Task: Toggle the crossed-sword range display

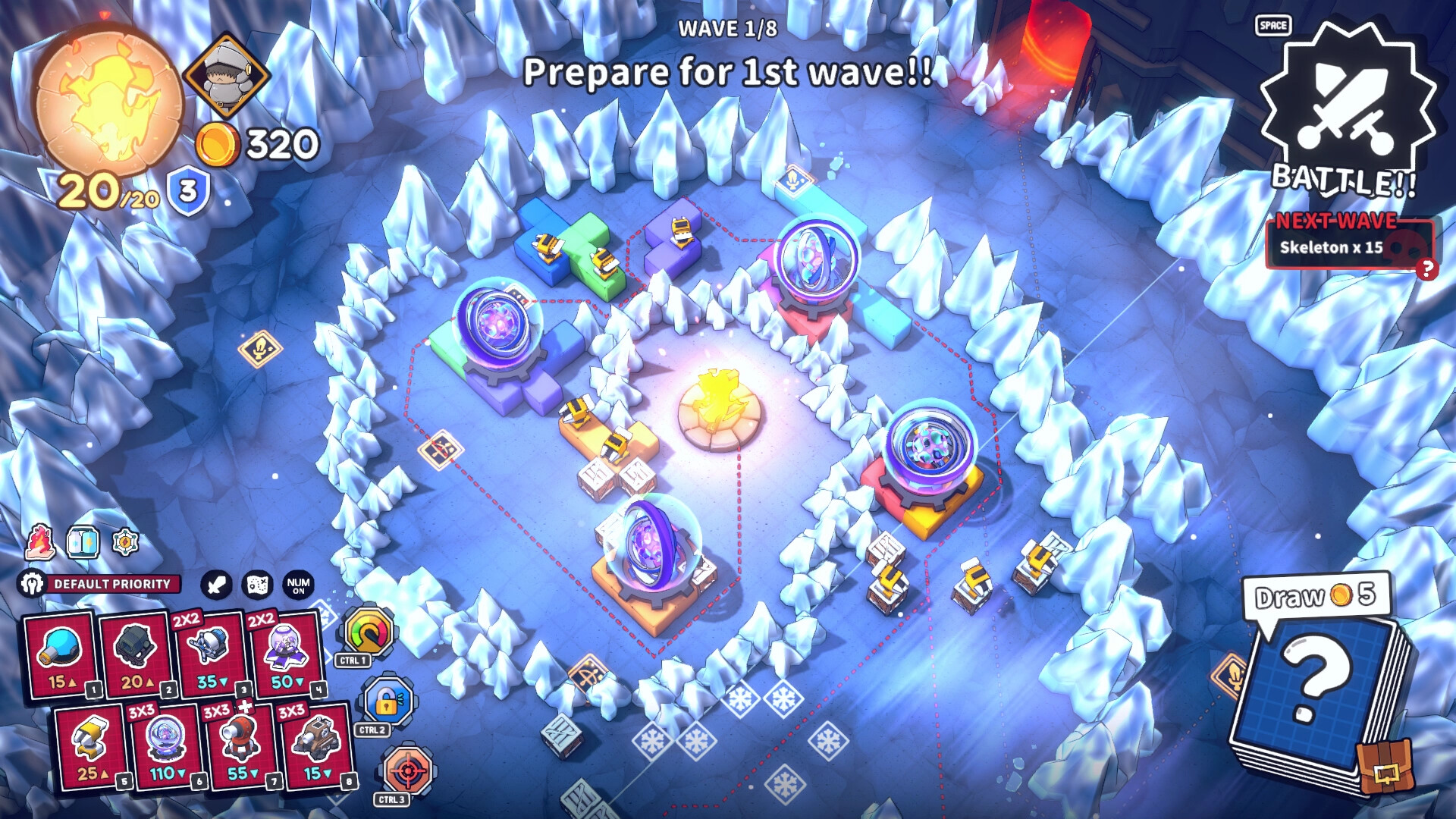Action: pos(215,584)
